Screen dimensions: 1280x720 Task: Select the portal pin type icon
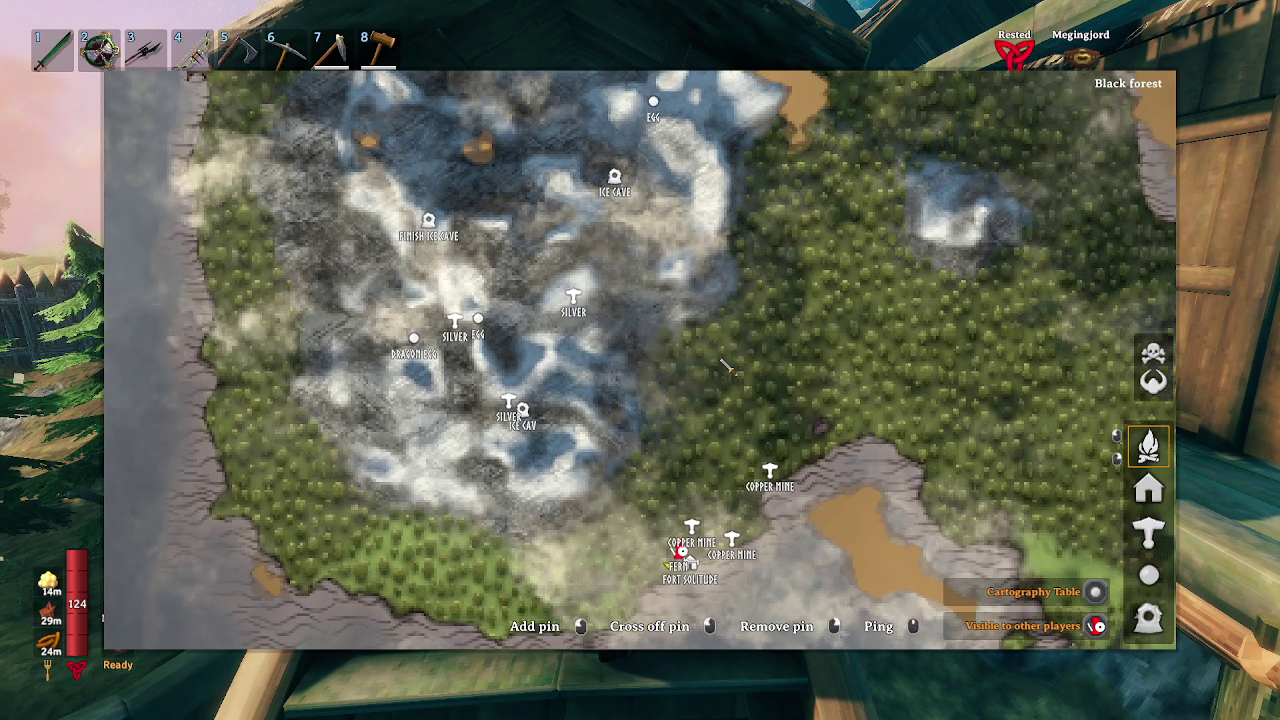click(1149, 618)
